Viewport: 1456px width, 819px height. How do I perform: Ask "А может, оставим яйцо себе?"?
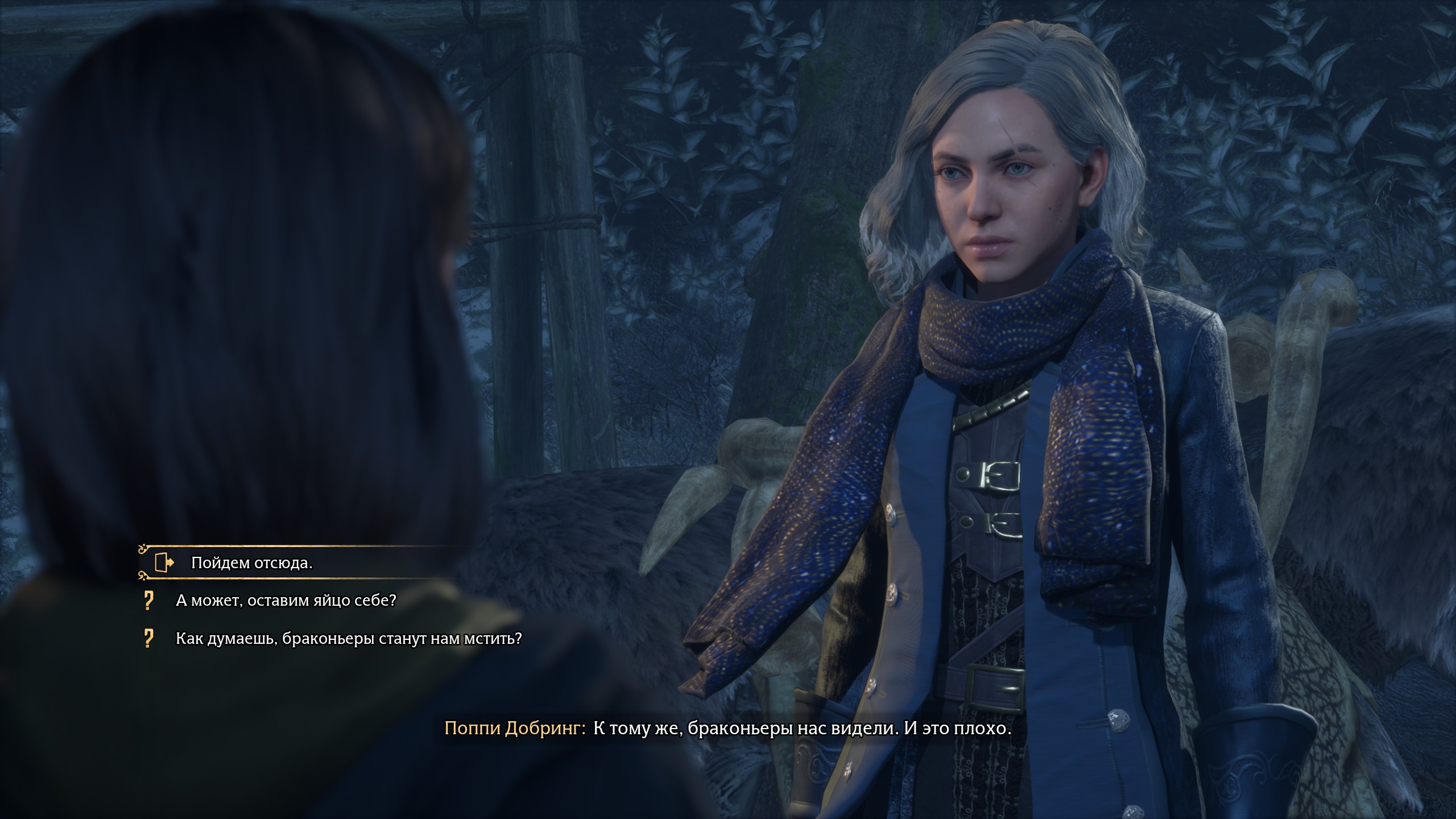tap(286, 601)
